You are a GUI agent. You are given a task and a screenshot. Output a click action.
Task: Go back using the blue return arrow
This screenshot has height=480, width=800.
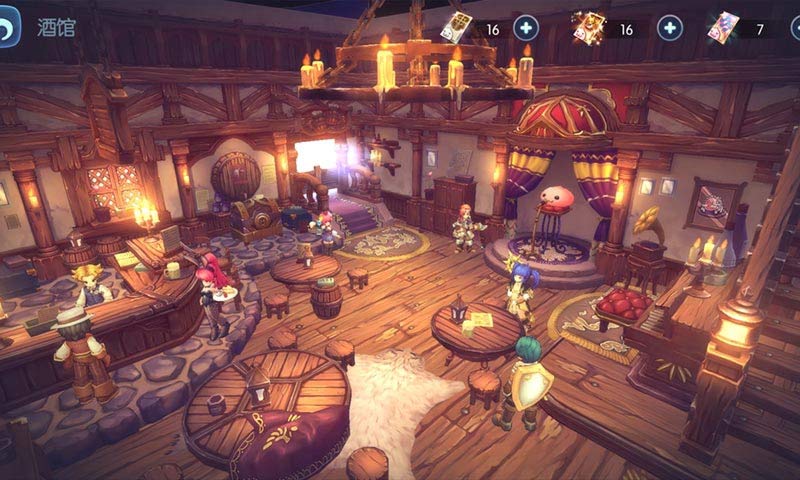[x=9, y=27]
